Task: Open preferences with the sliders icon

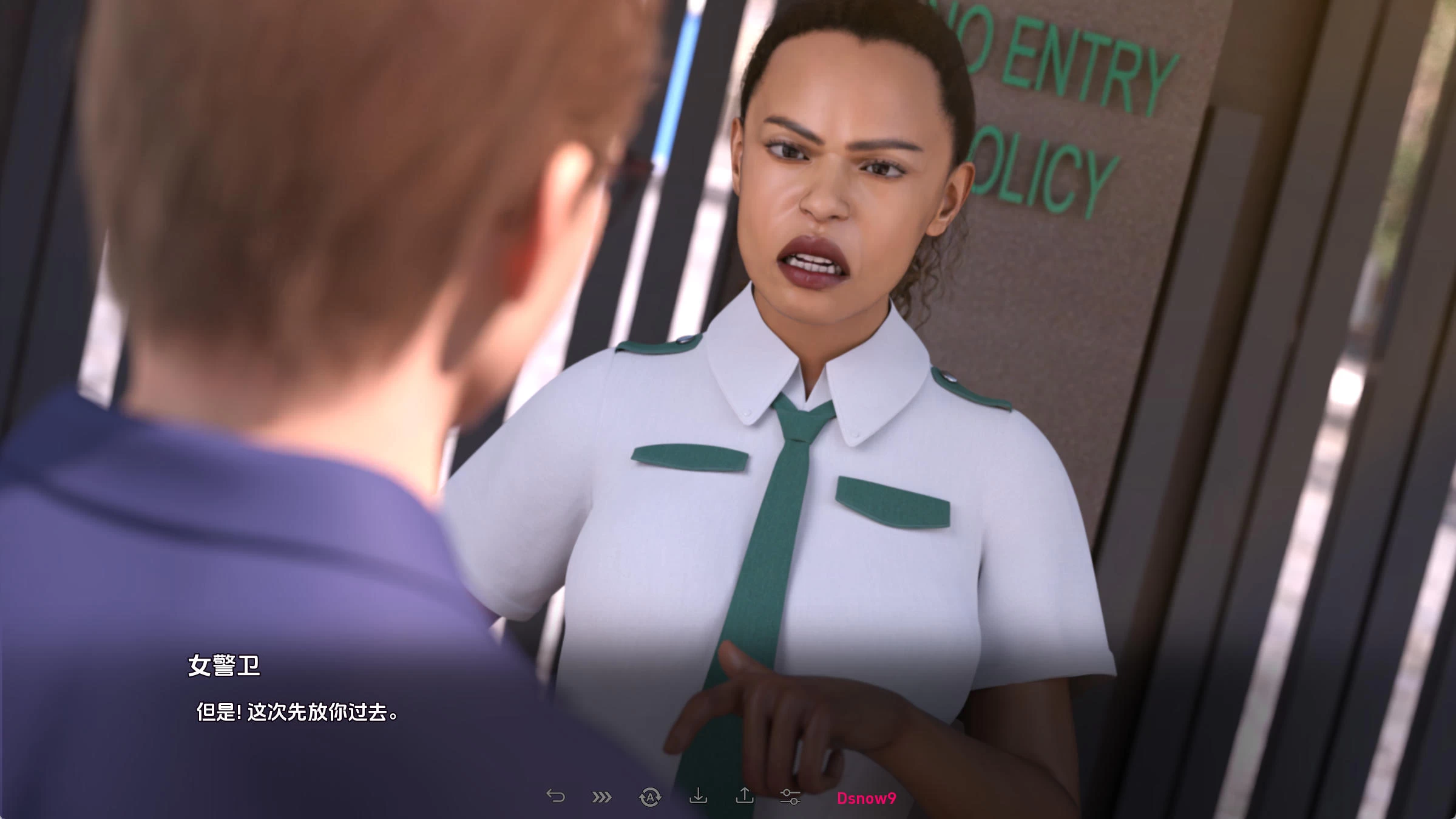Action: point(790,797)
